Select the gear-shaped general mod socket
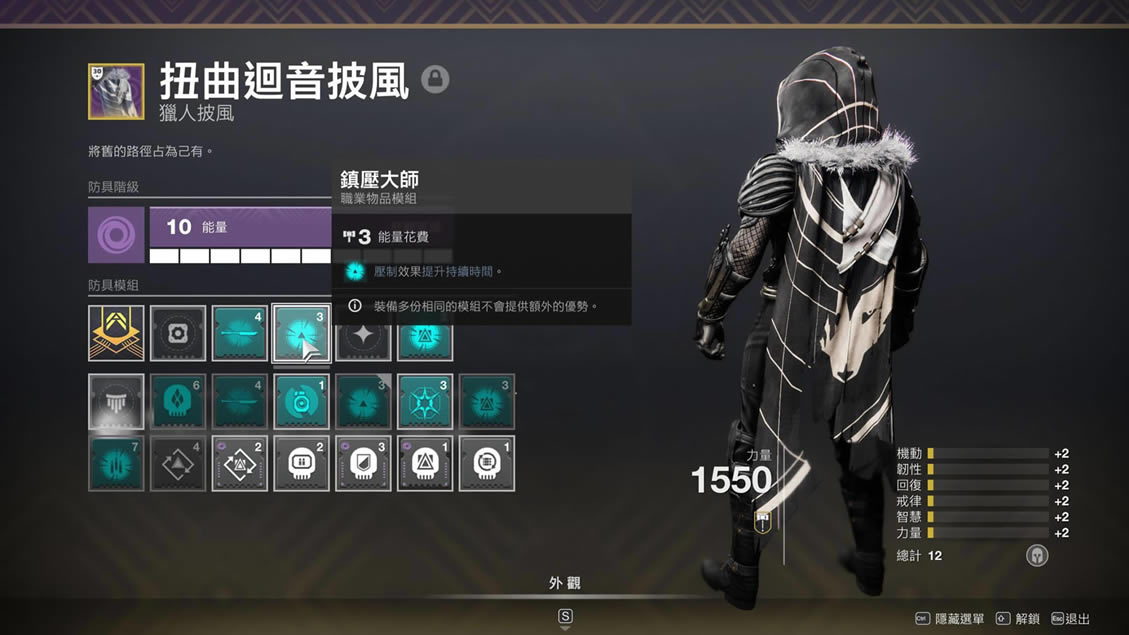The height and width of the screenshot is (635, 1129). (178, 333)
